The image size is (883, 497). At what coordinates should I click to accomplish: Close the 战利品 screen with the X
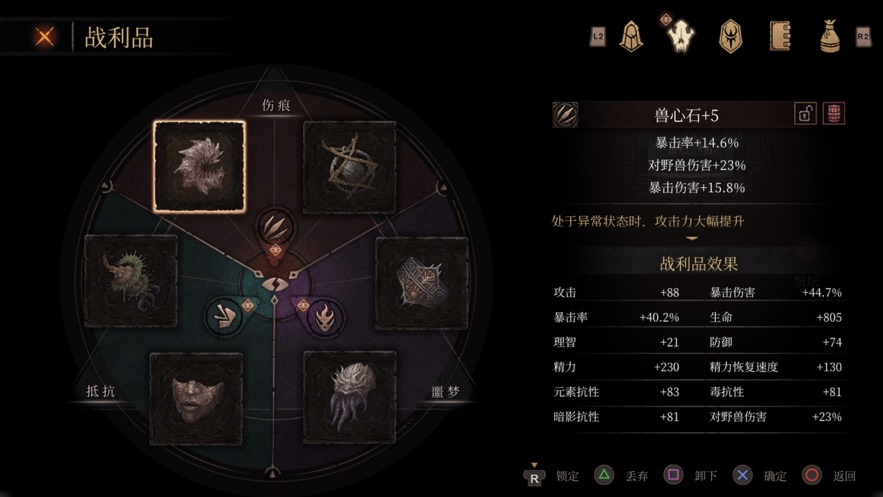point(45,37)
